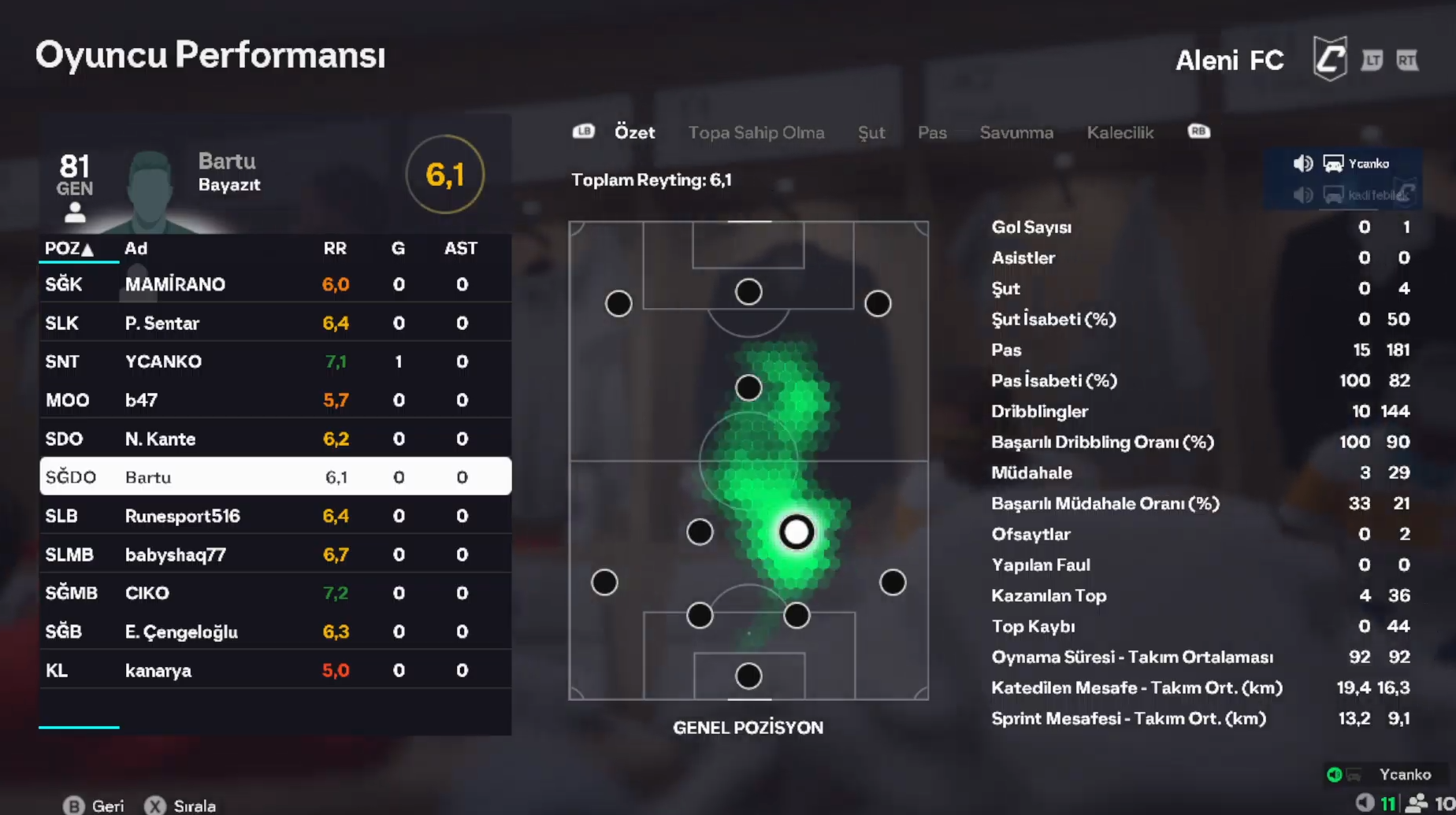Viewport: 1456px width, 815px height.
Task: Switch to the Topa Sahip Olma tab
Action: (756, 132)
